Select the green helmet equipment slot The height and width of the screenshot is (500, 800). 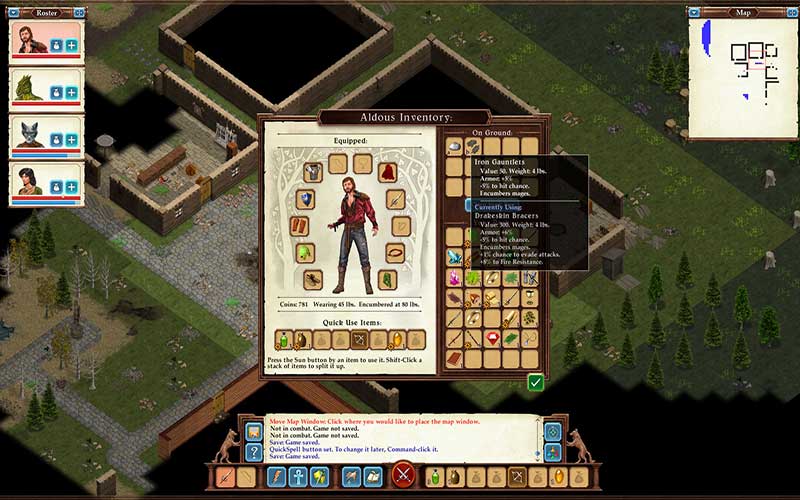click(305, 252)
